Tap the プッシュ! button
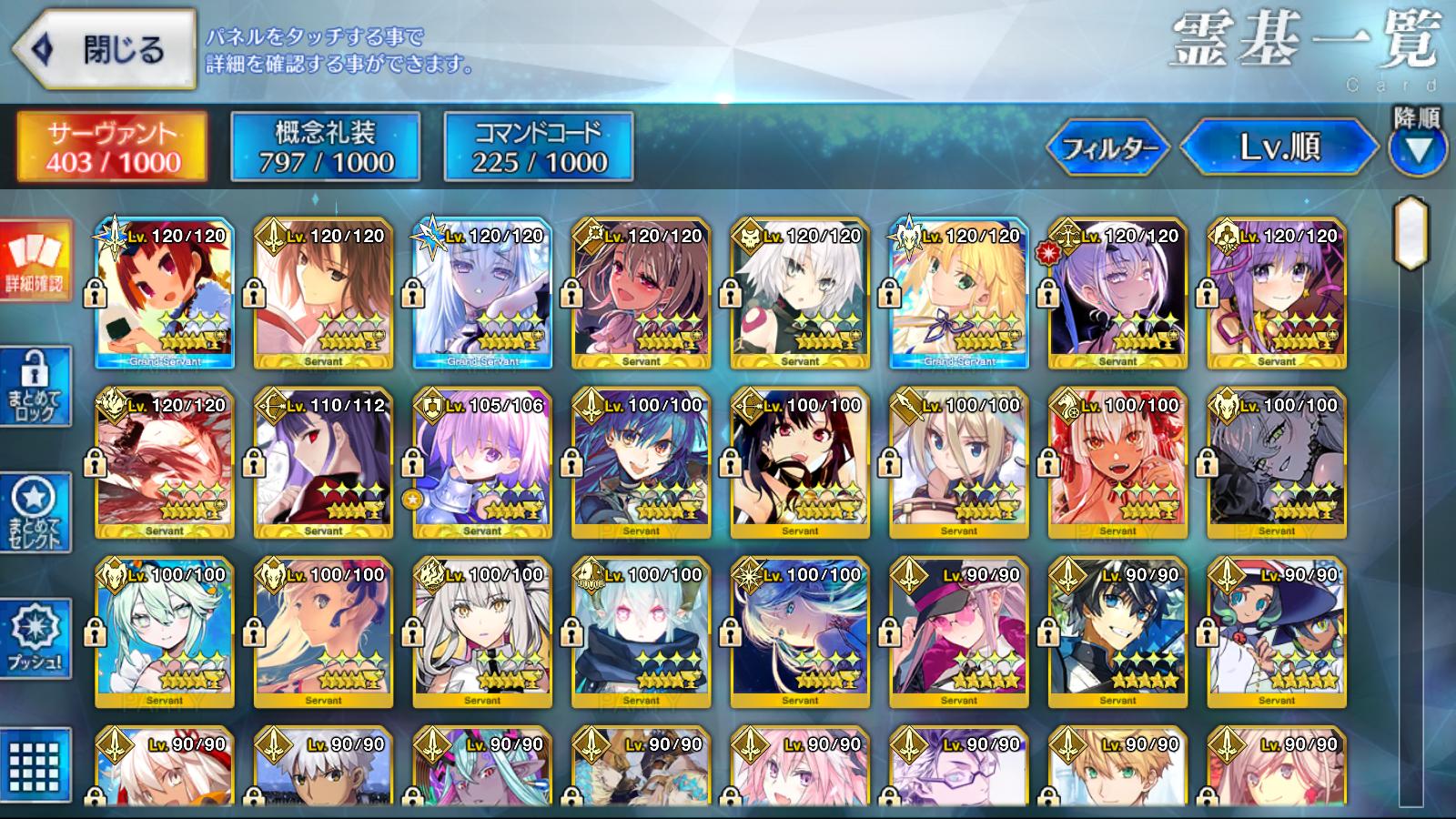This screenshot has height=819, width=1456. point(35,640)
